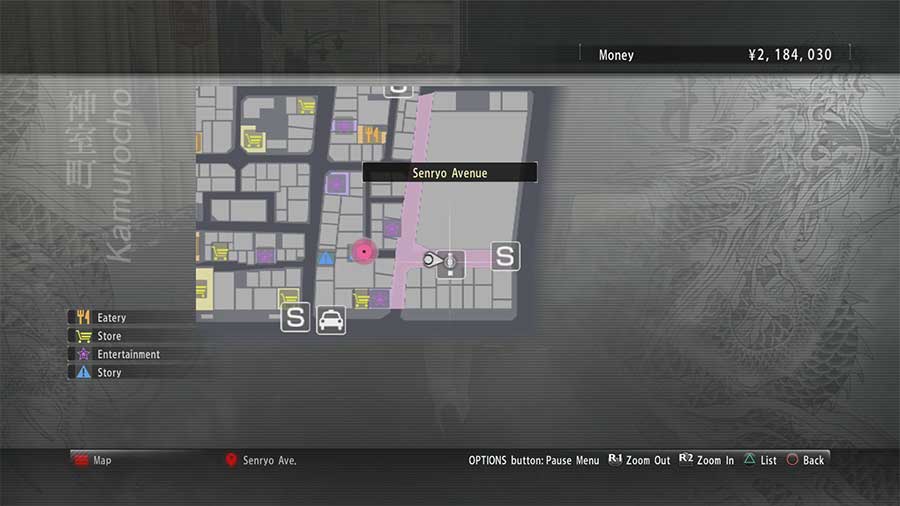Choose the Store legend entry
The image size is (900, 506).
(x=108, y=336)
